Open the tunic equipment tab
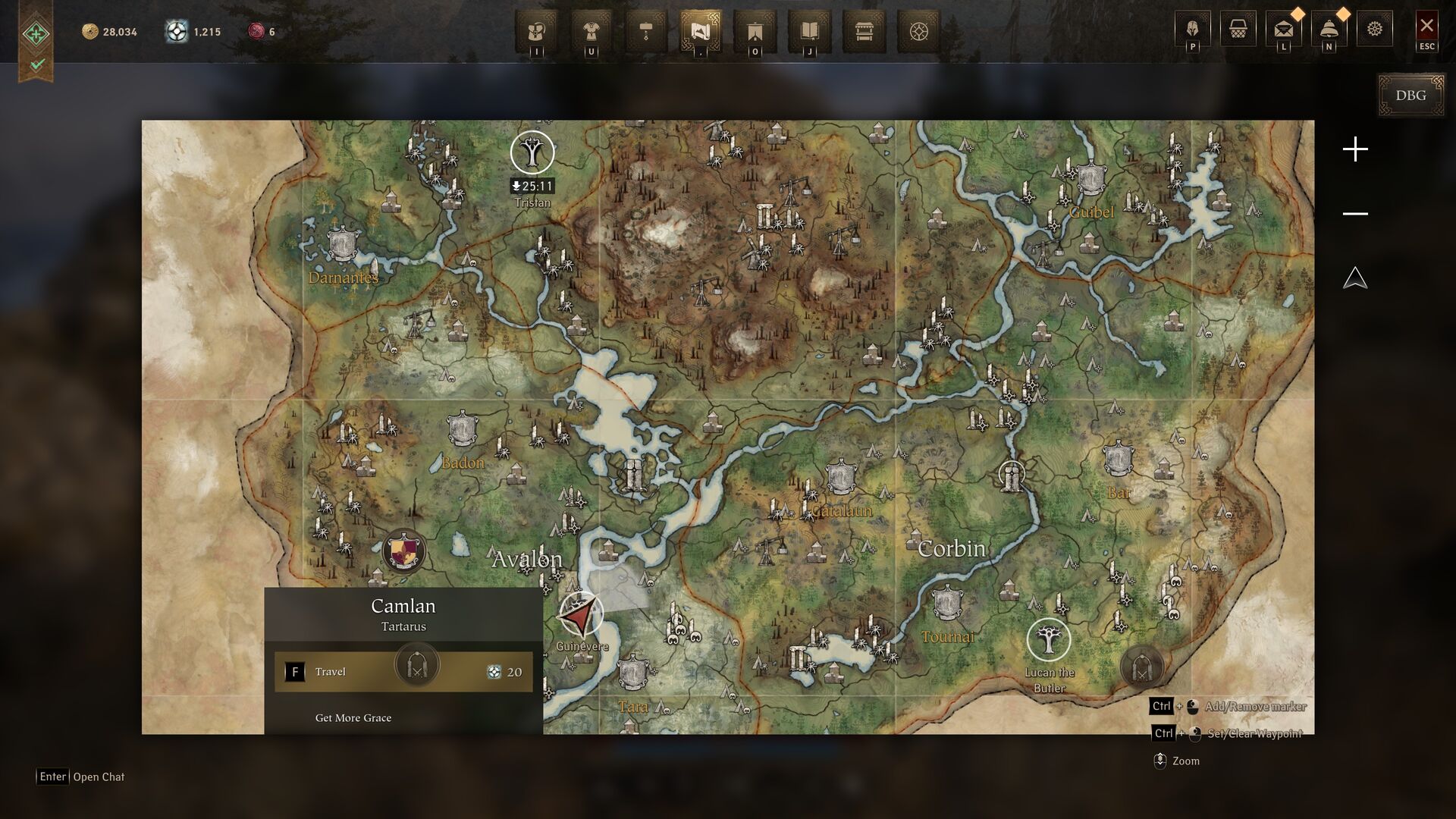 pos(591,32)
